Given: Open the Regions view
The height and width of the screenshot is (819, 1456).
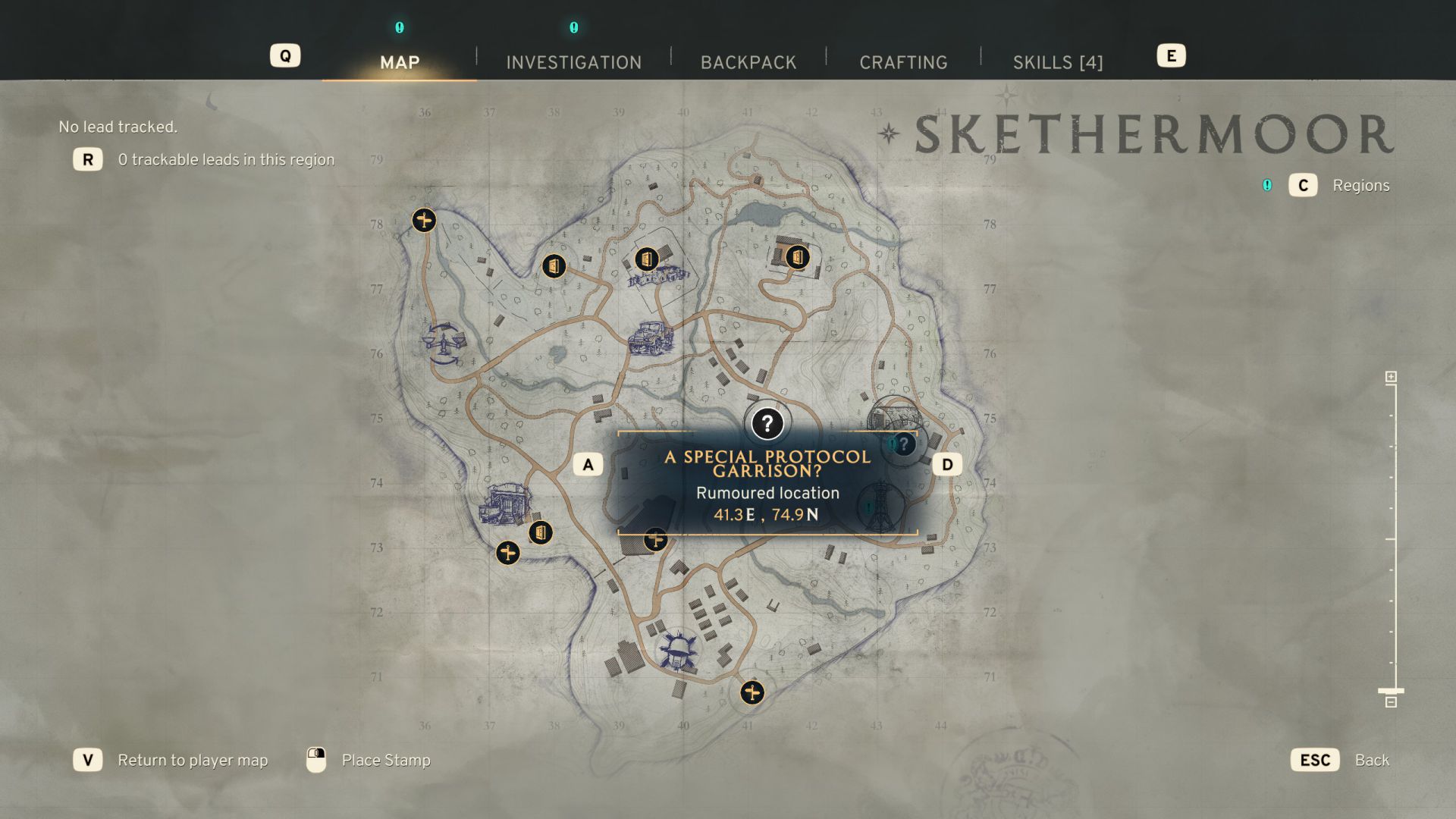Looking at the screenshot, I should click(x=1304, y=186).
